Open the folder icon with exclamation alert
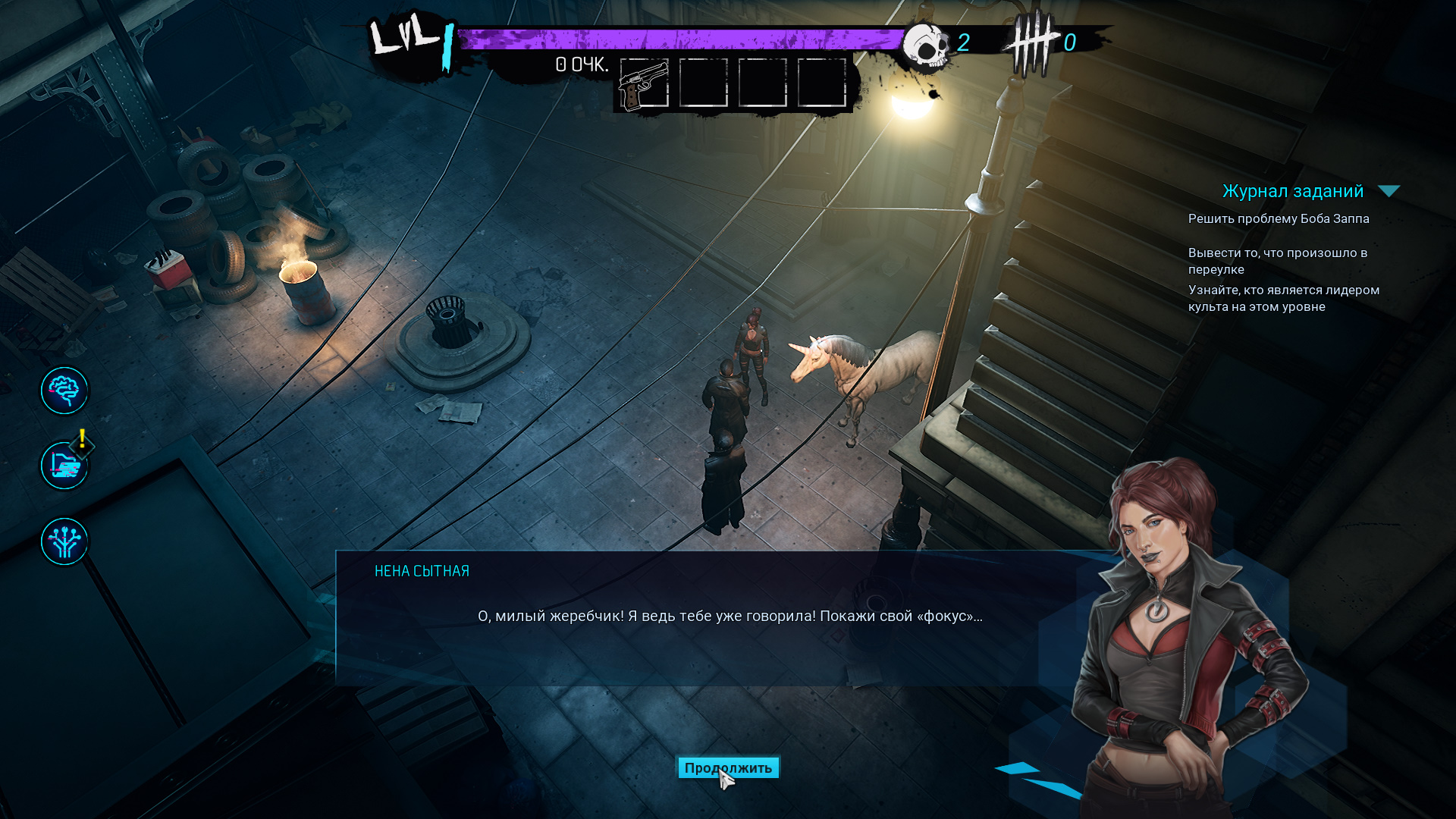 coord(64,466)
